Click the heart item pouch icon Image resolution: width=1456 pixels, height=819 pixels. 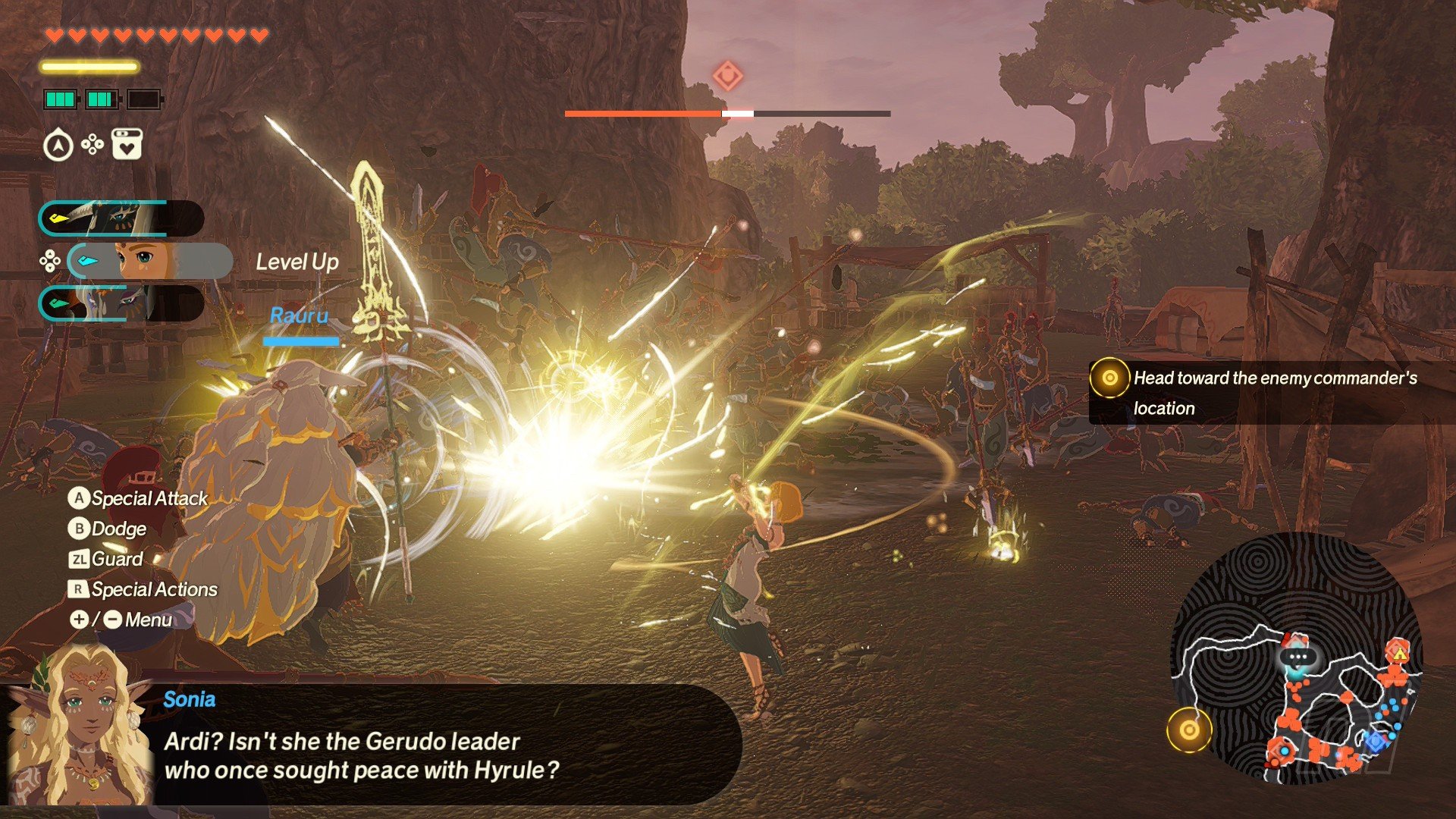point(127,144)
